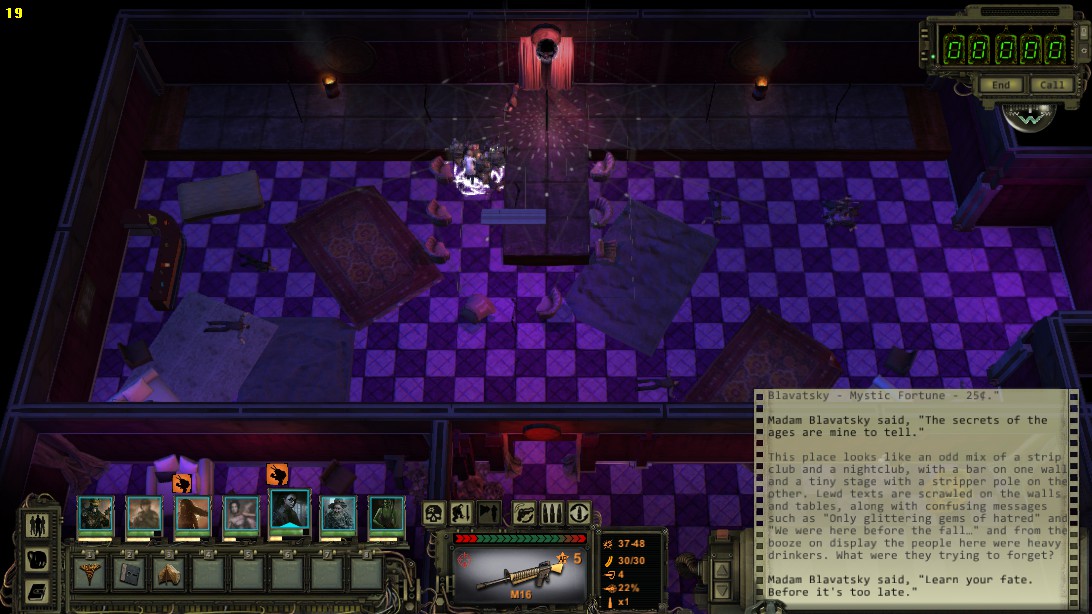Activate the gray item in hotbar slot 2
1092x614 pixels.
pyautogui.click(x=129, y=573)
